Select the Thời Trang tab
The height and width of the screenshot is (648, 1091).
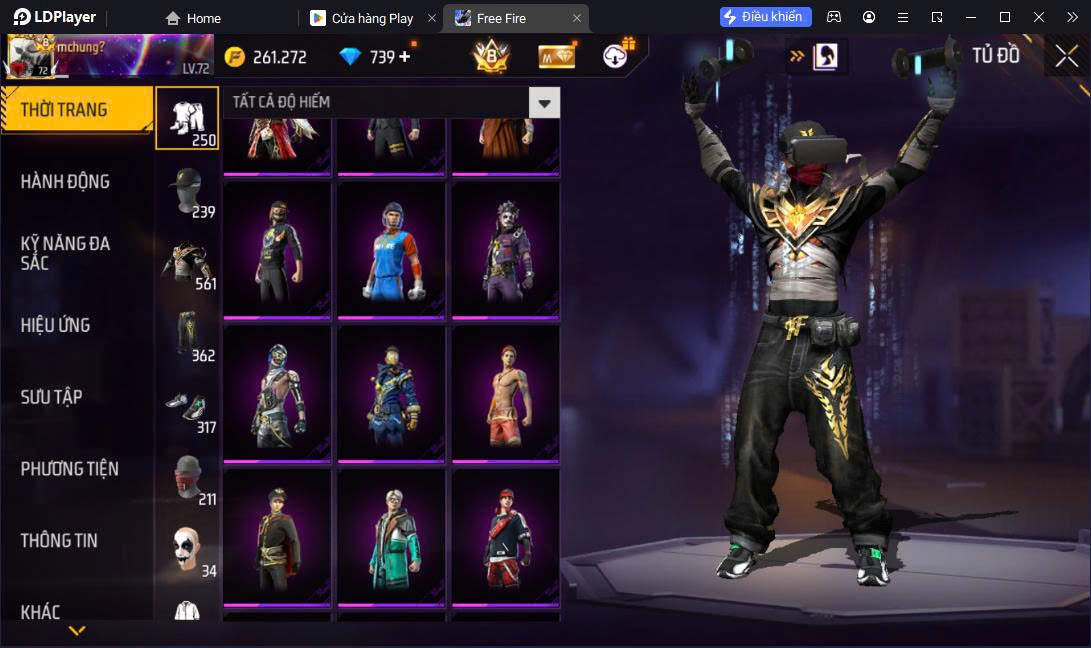coord(66,109)
